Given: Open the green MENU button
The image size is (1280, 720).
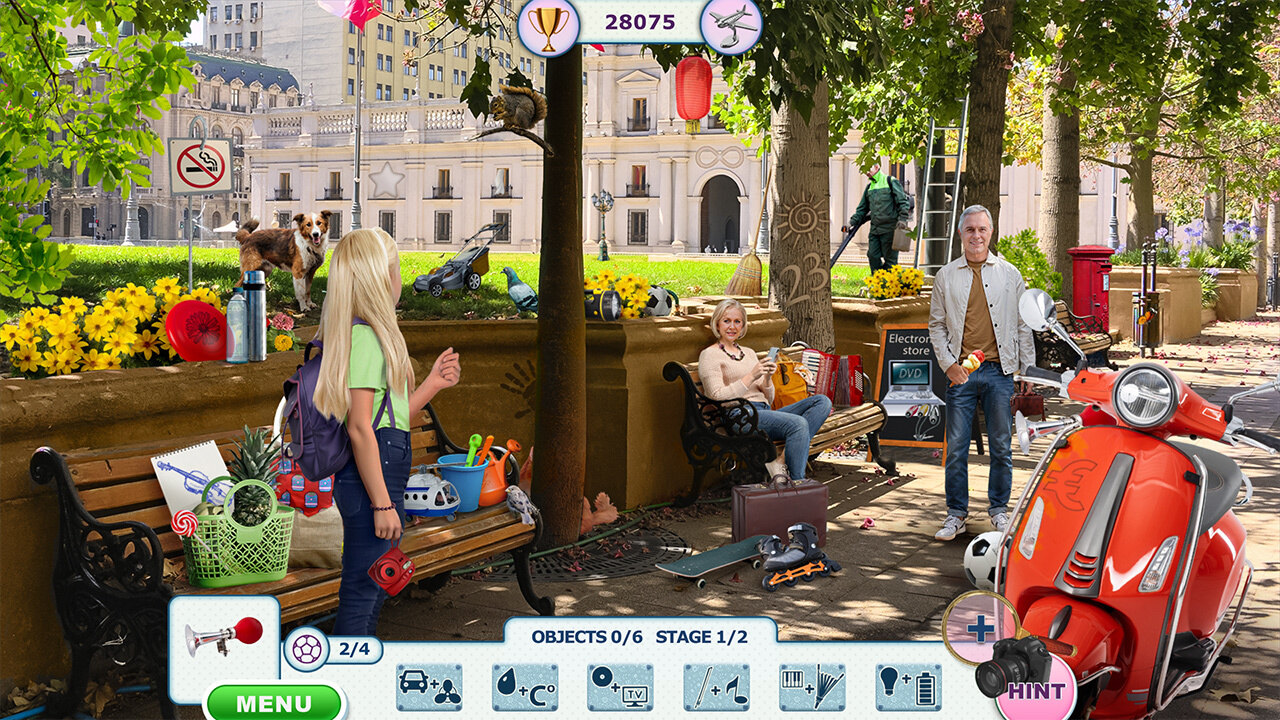Looking at the screenshot, I should coord(274,702).
